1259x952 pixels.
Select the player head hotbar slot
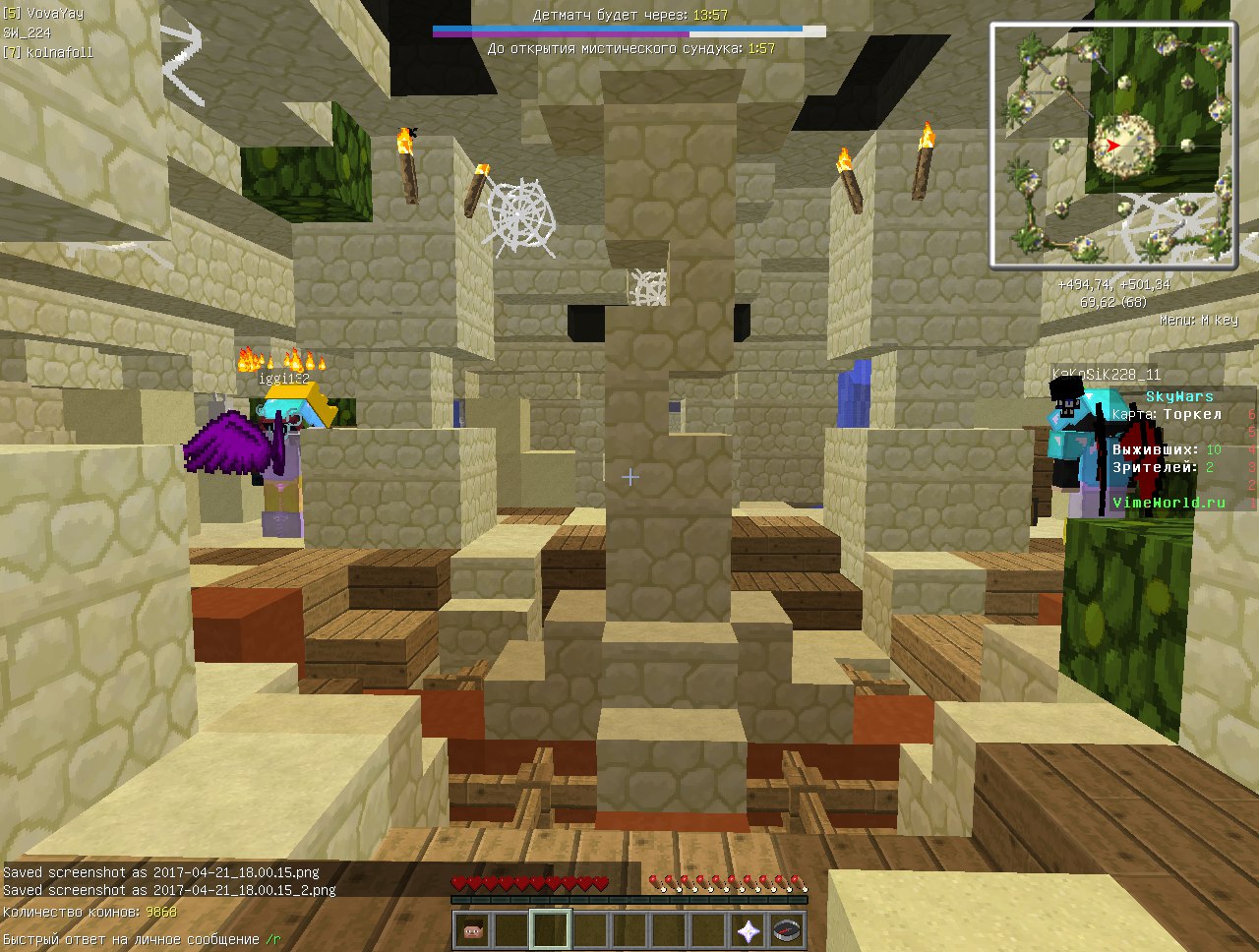click(472, 929)
